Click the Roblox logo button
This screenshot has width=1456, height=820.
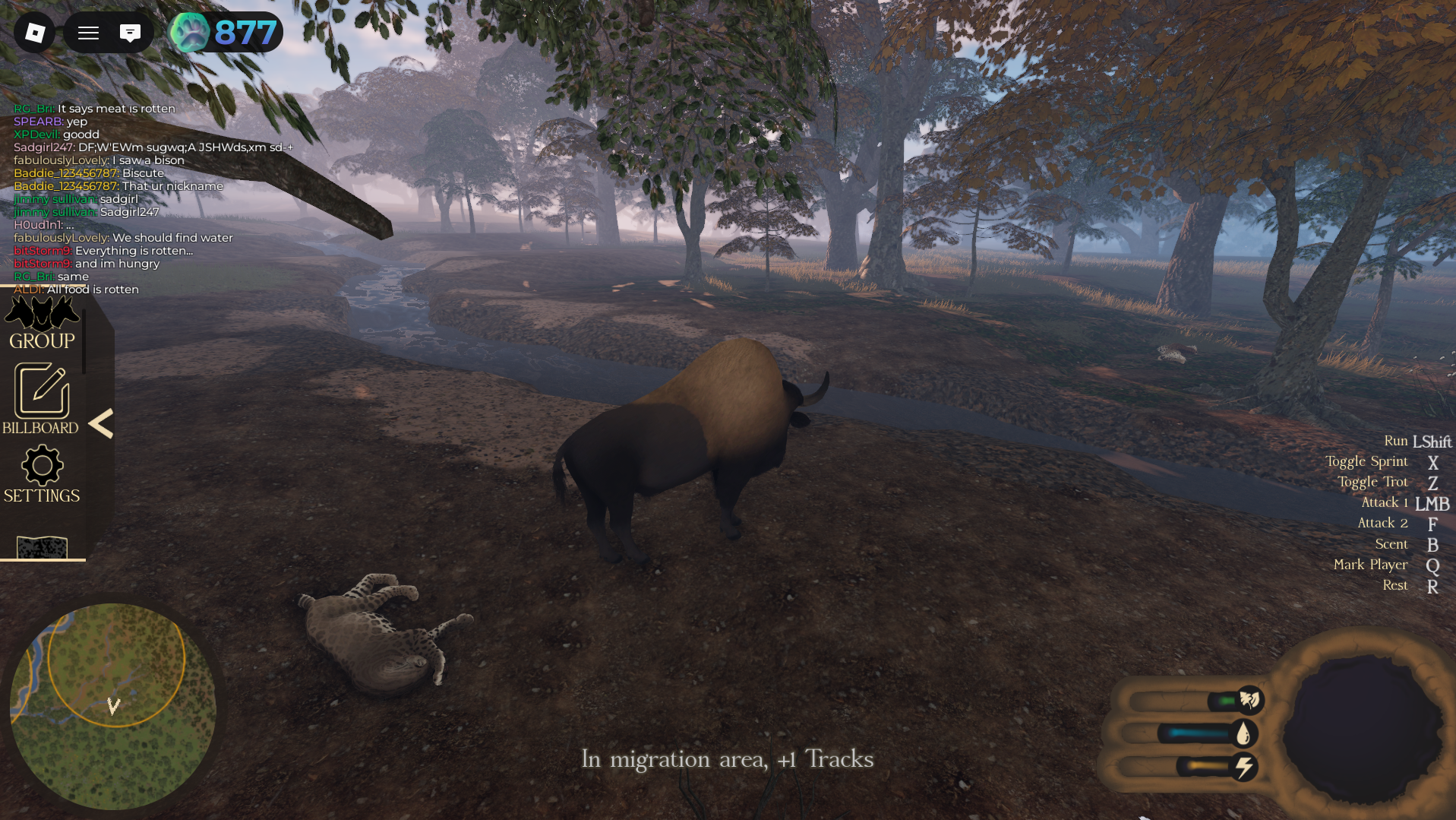(x=33, y=32)
